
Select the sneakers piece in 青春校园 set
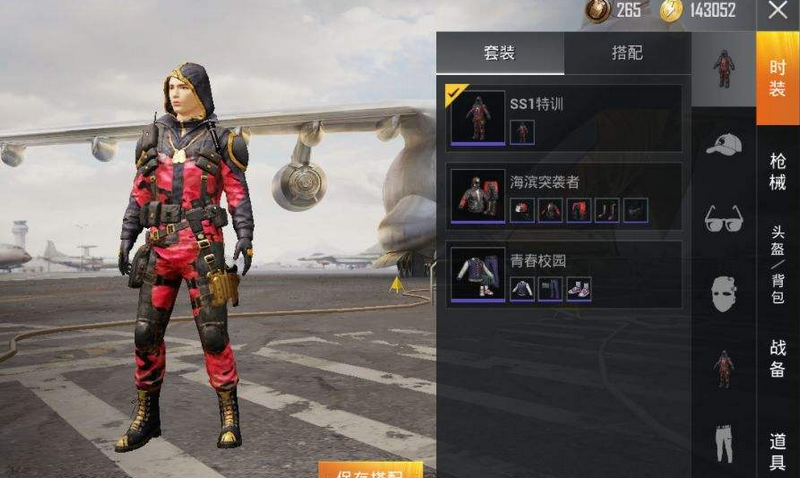(x=579, y=289)
